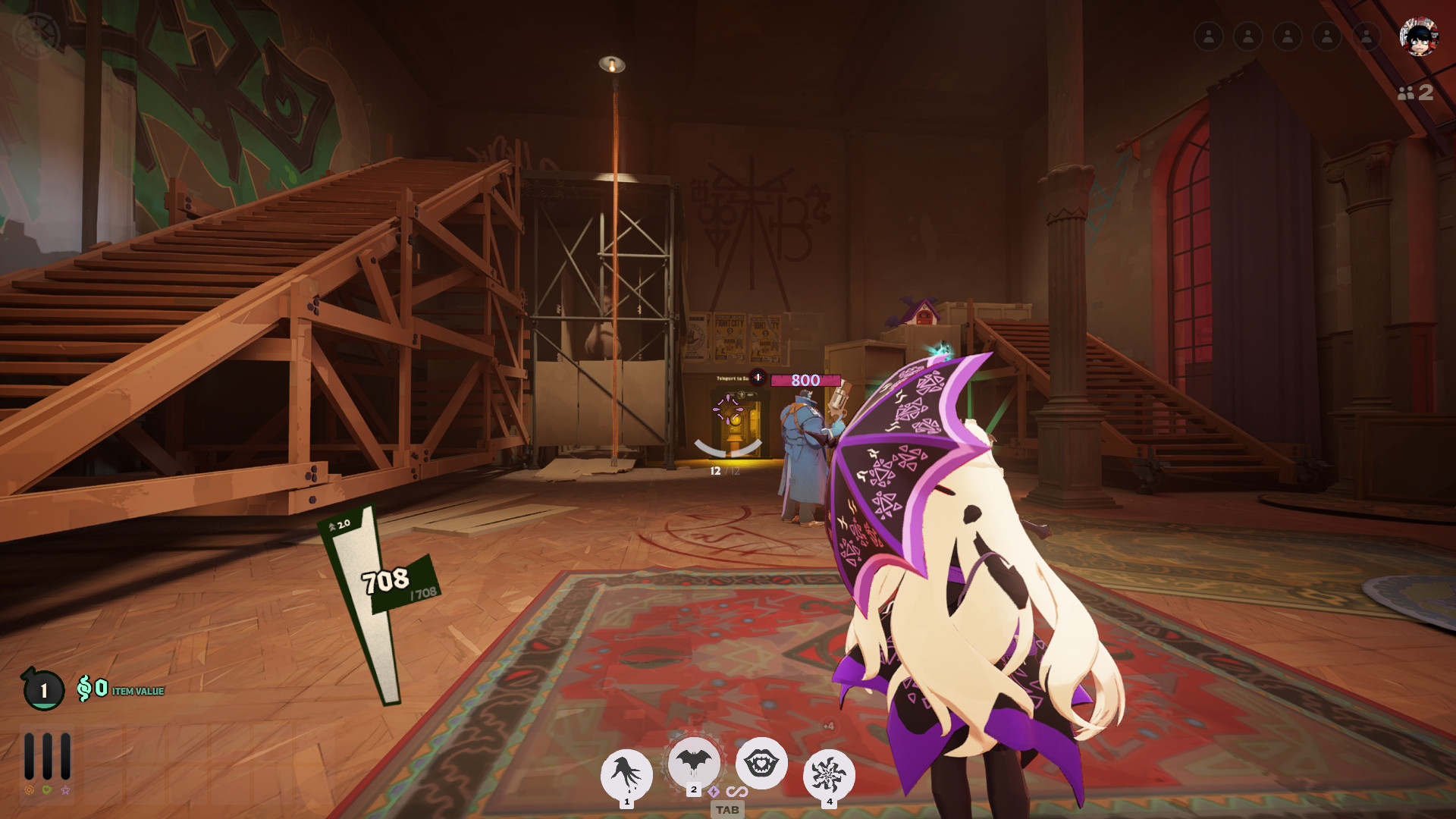Select the green level 1 badge
Screen dimensions: 1456x819
[43, 689]
